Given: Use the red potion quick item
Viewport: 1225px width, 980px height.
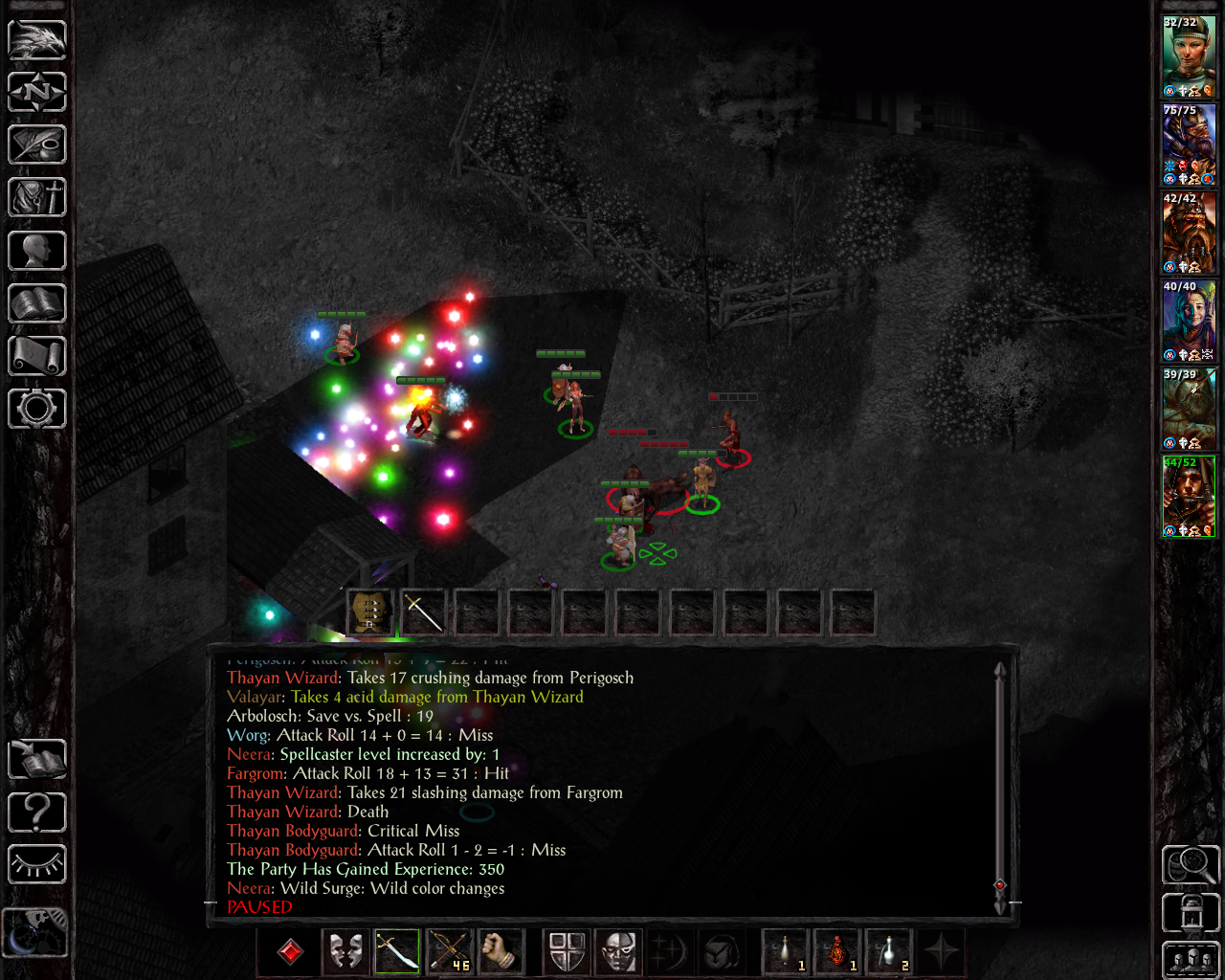Looking at the screenshot, I should tap(838, 952).
